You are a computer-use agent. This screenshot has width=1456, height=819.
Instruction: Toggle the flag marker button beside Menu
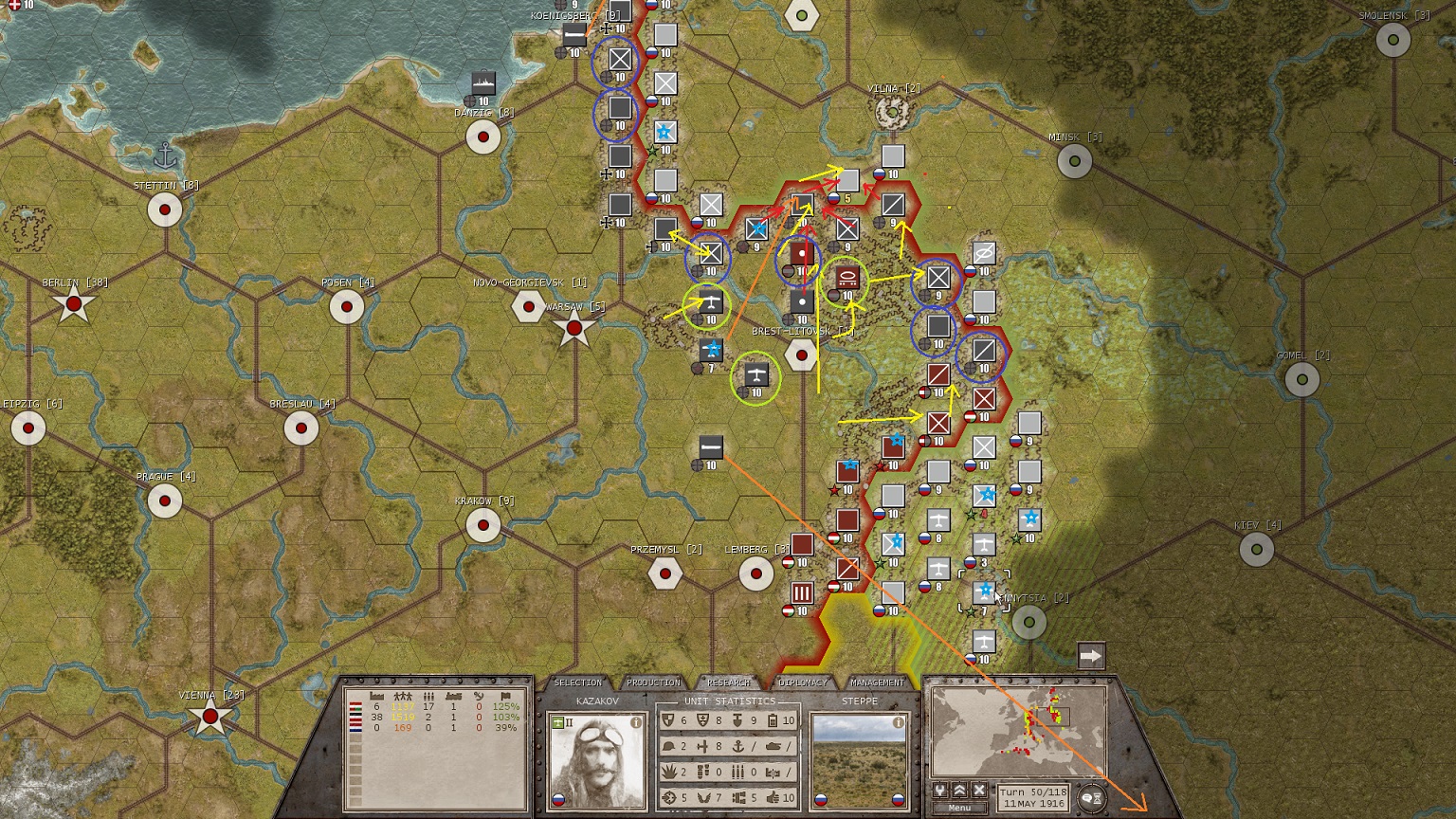tap(939, 791)
